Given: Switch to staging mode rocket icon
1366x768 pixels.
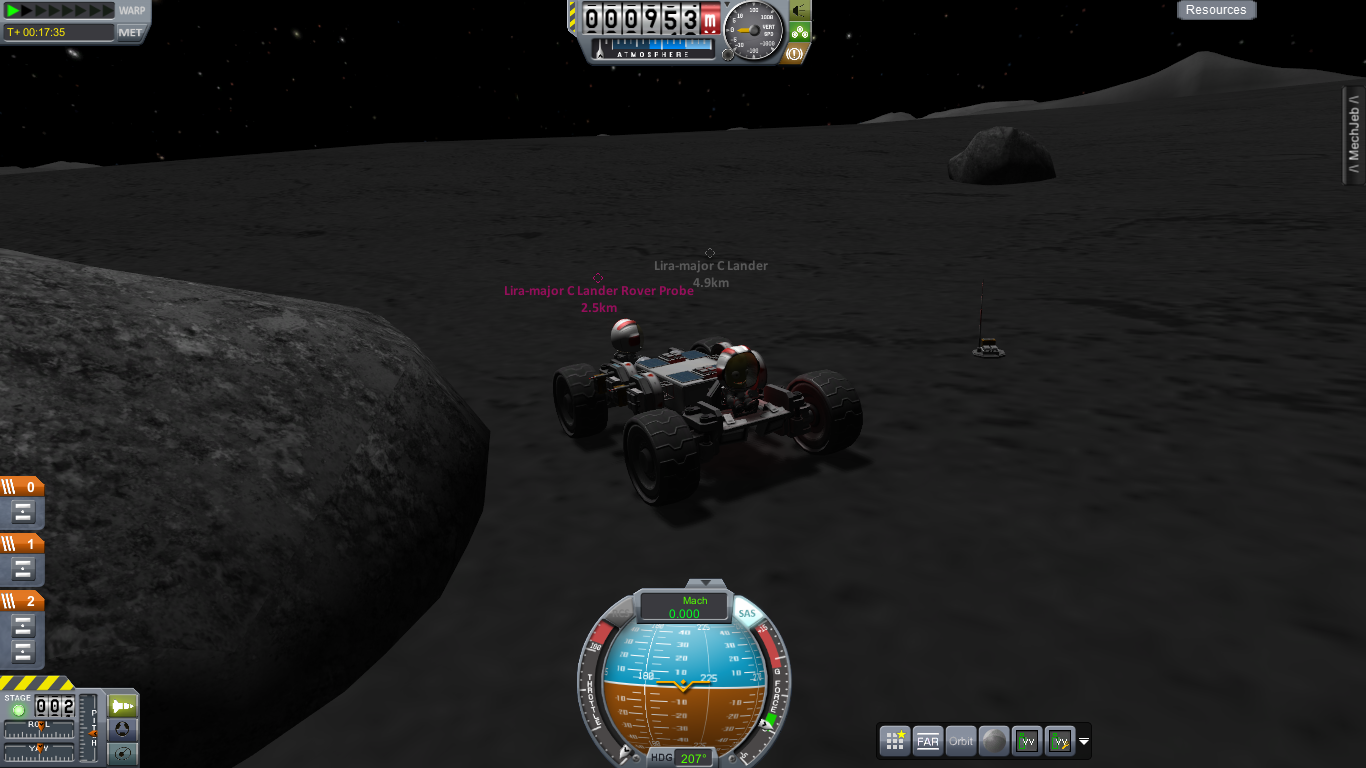Looking at the screenshot, I should pos(123,705).
